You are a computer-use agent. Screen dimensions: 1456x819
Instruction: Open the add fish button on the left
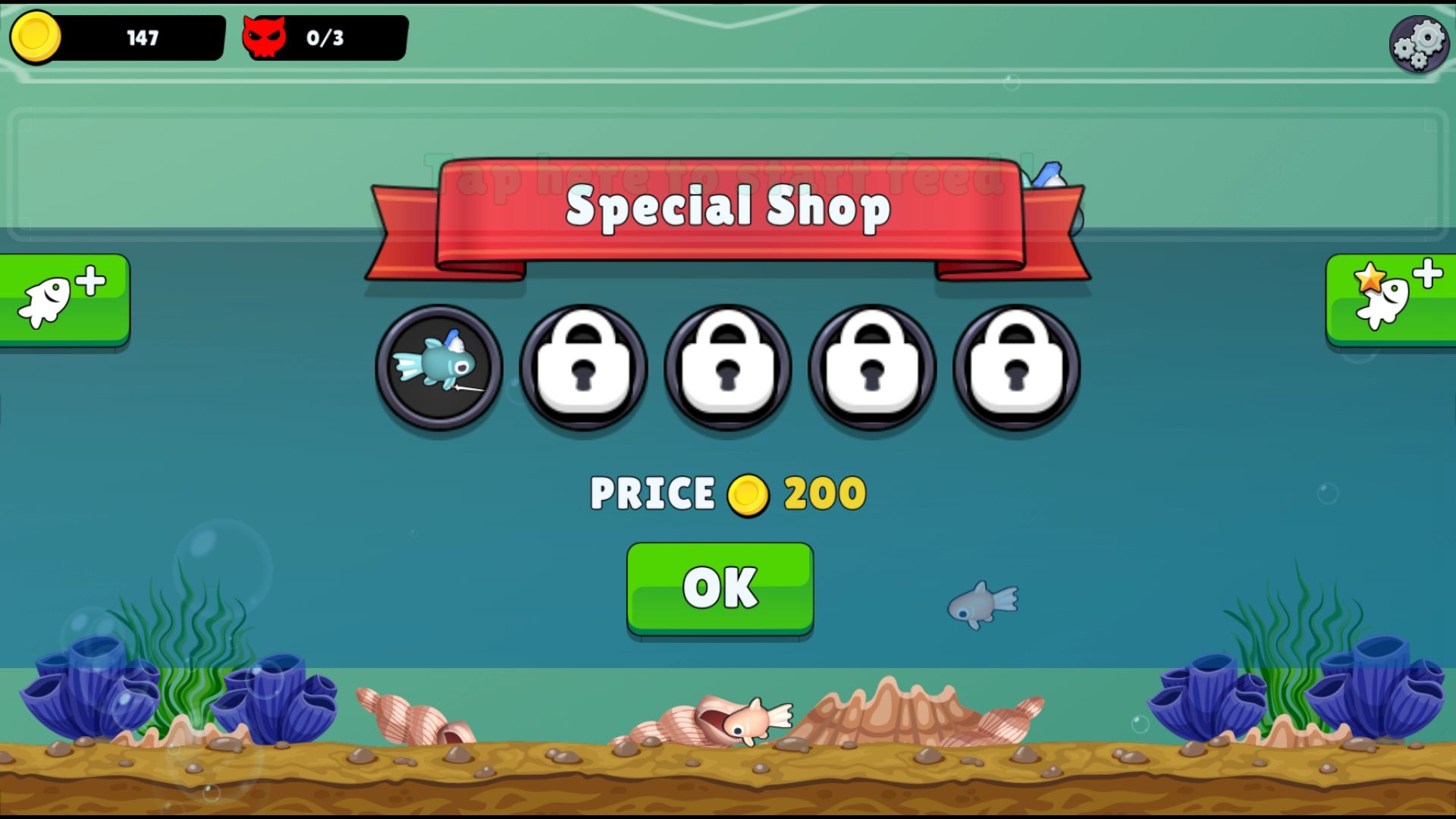pos(61,300)
